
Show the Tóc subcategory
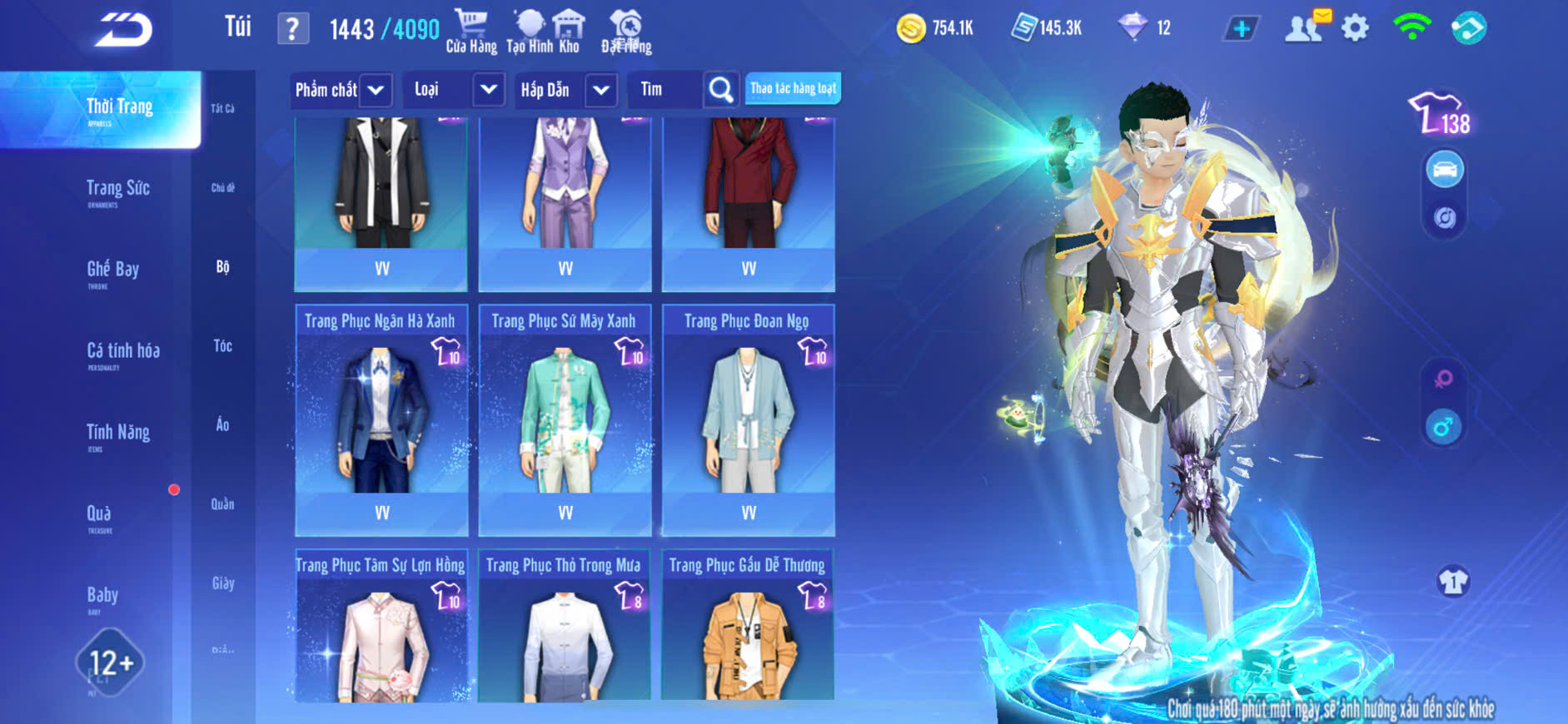[x=222, y=346]
